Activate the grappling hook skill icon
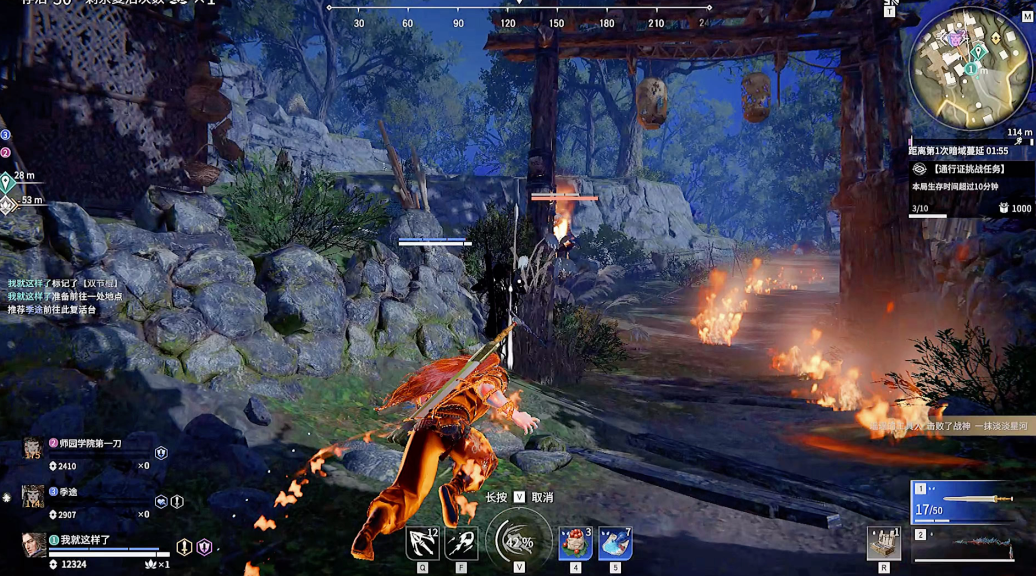 click(x=422, y=543)
